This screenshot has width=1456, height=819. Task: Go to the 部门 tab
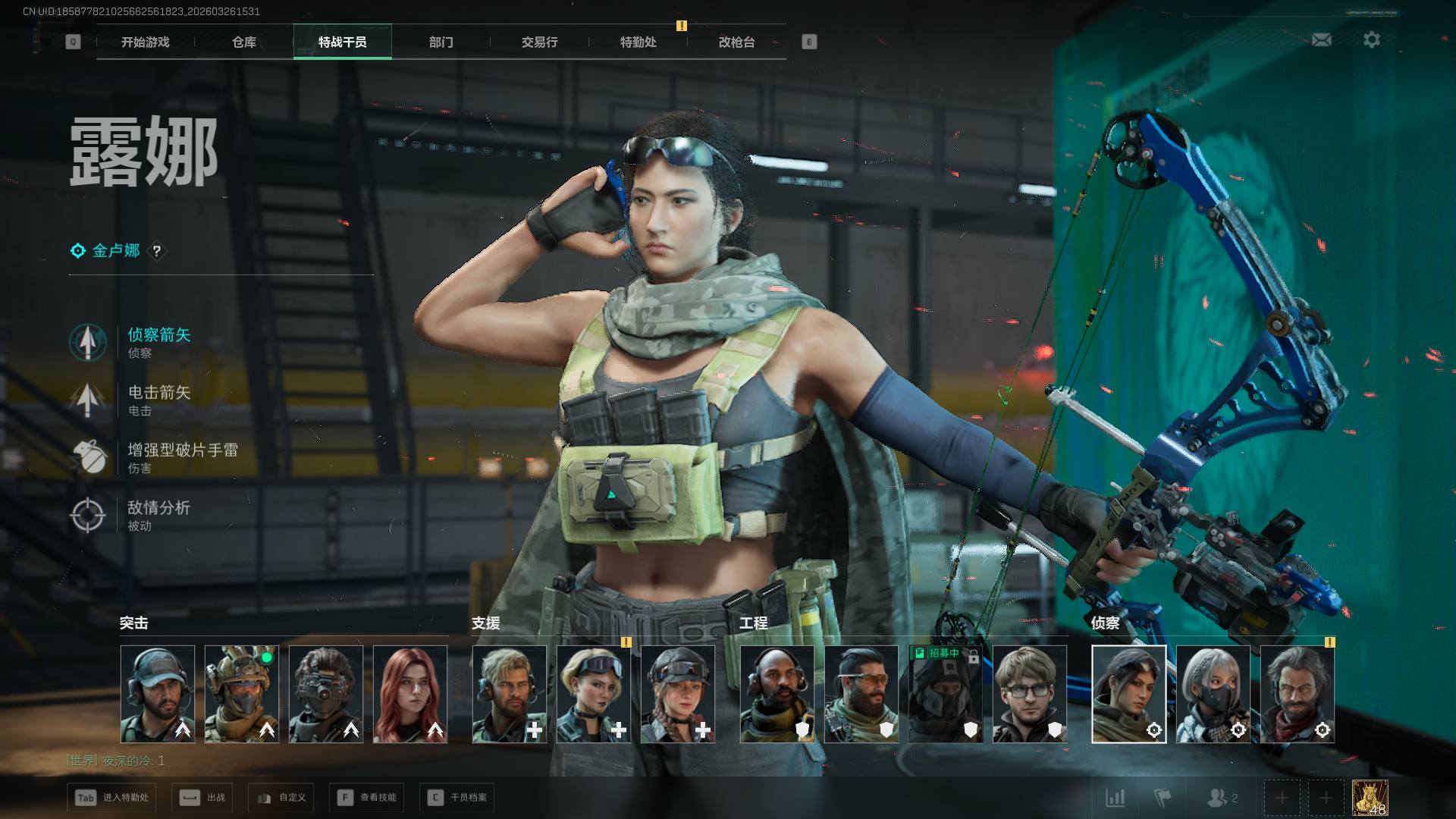tap(441, 42)
